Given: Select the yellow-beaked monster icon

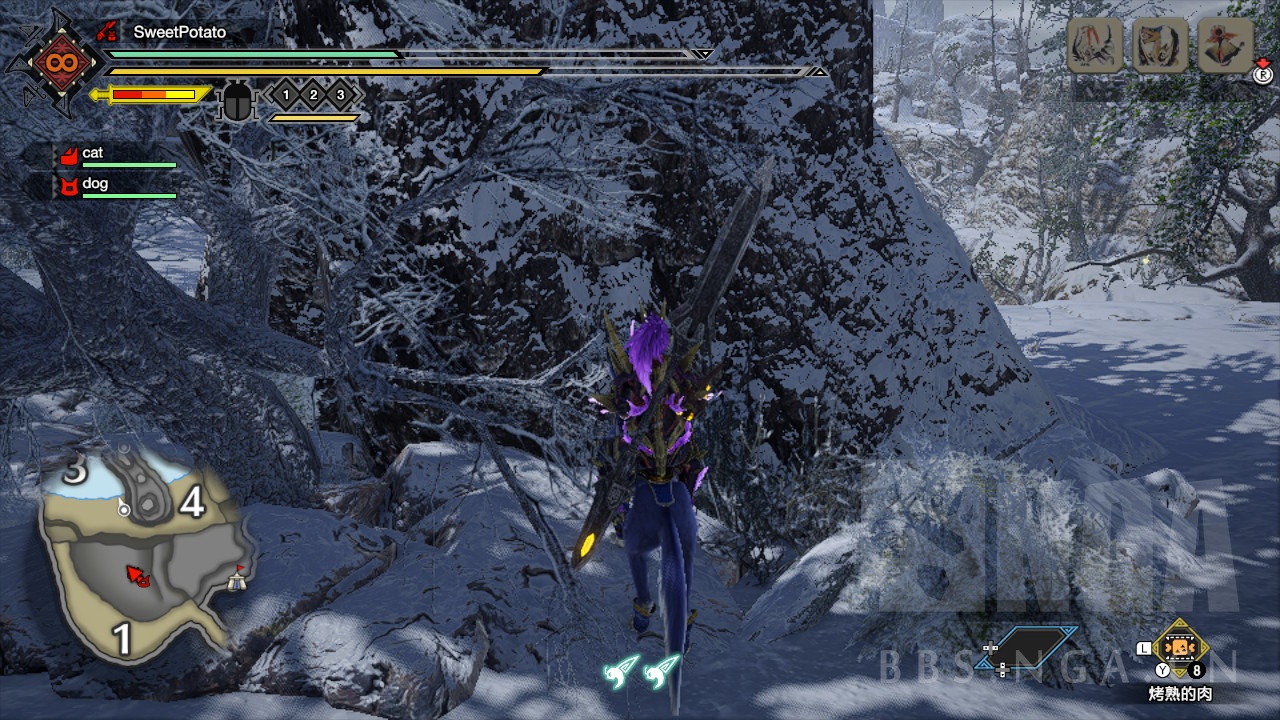Looking at the screenshot, I should pos(1160,45).
